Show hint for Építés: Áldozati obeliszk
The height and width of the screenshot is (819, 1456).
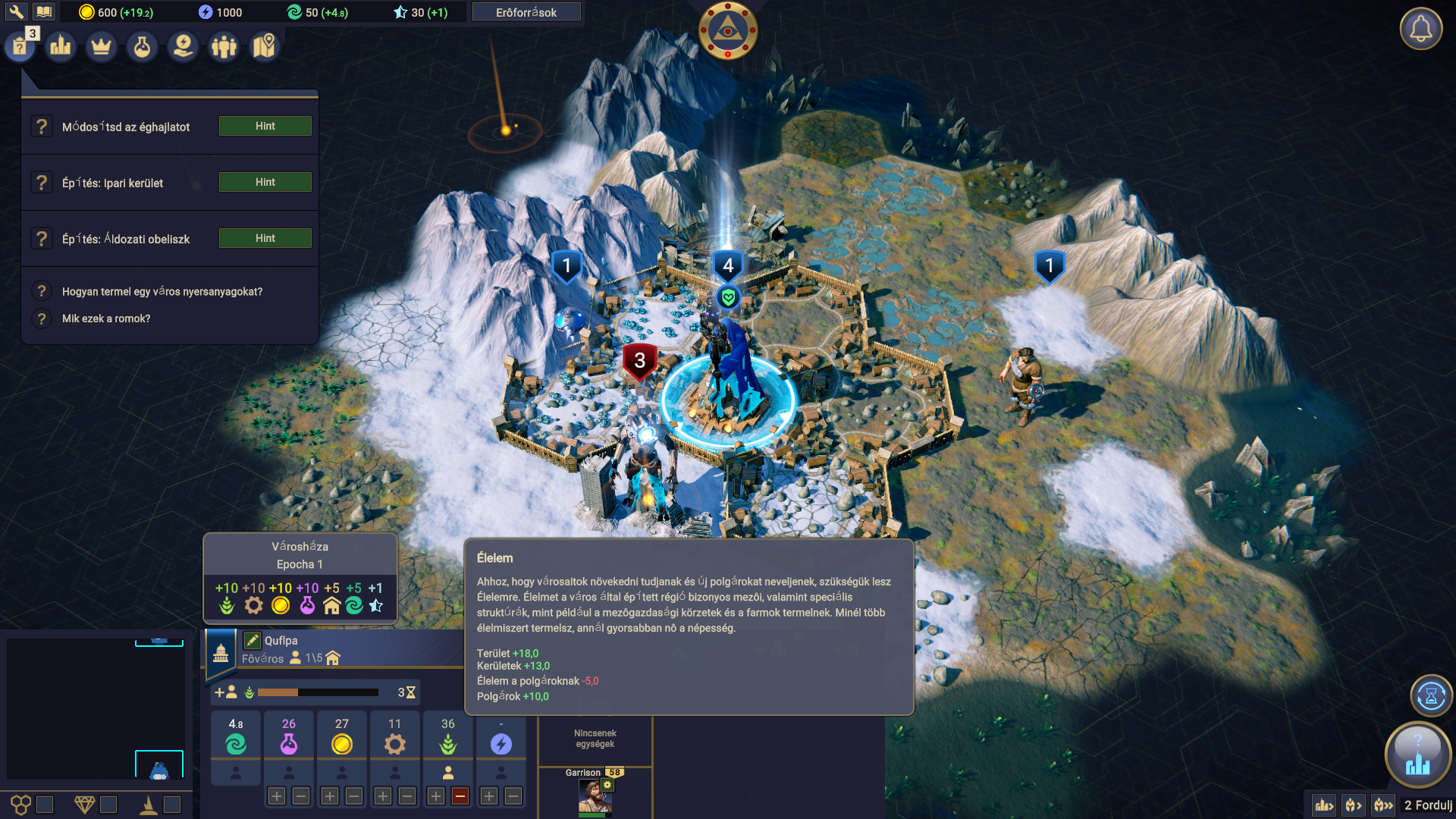[265, 238]
